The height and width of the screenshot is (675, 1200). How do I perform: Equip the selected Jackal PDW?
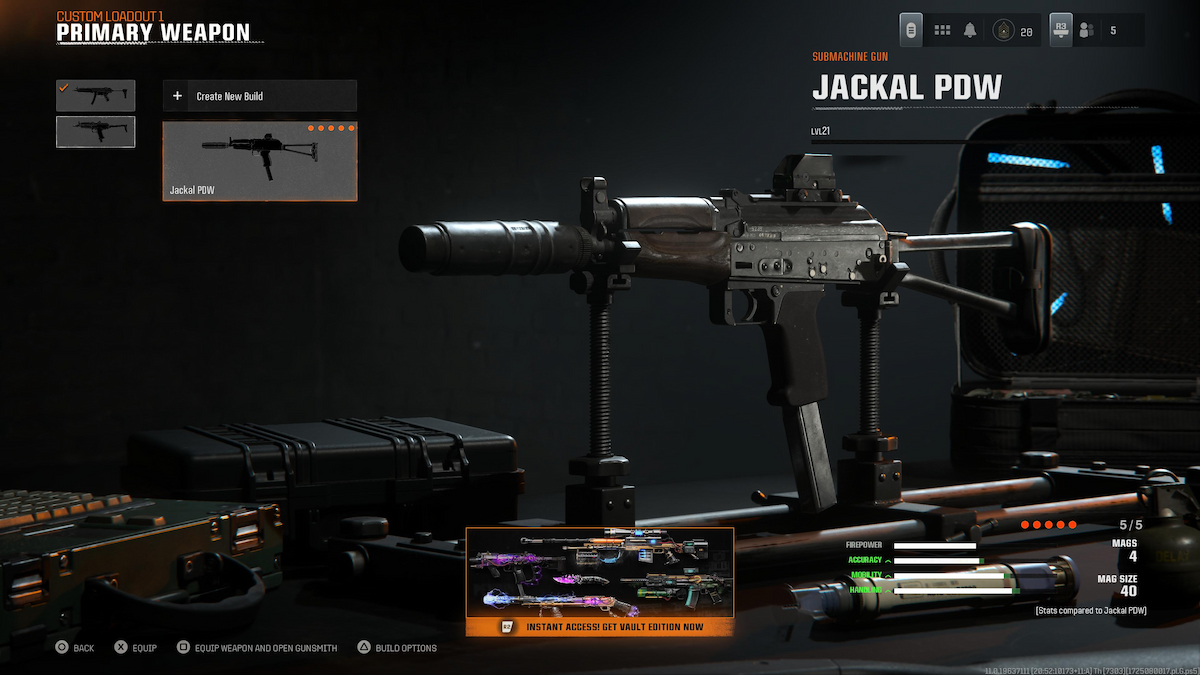pyautogui.click(x=136, y=648)
